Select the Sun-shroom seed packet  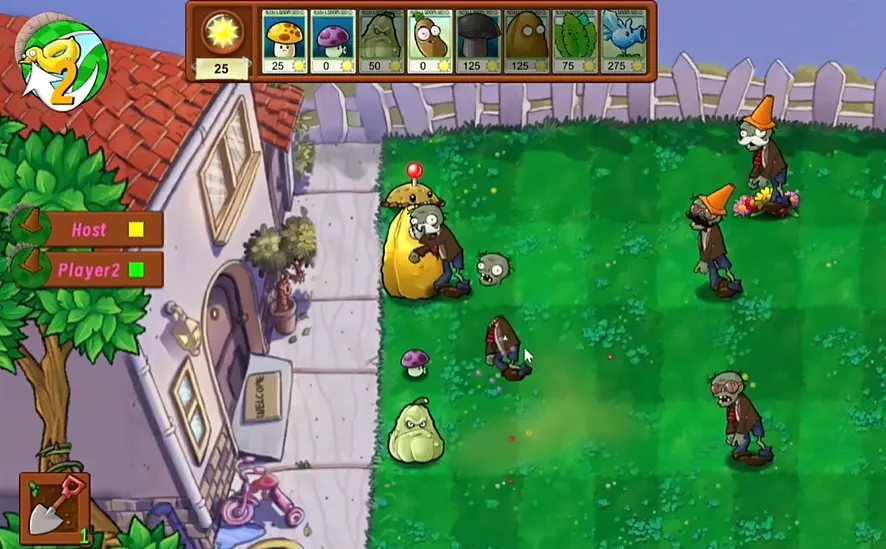pyautogui.click(x=285, y=41)
